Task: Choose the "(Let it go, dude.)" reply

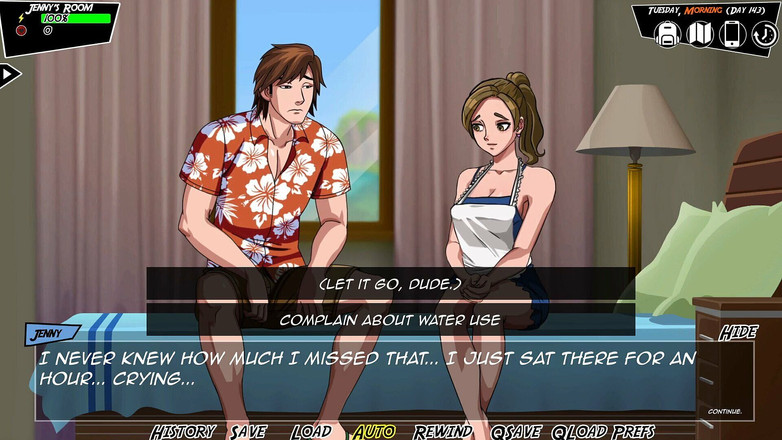Action: (x=390, y=284)
